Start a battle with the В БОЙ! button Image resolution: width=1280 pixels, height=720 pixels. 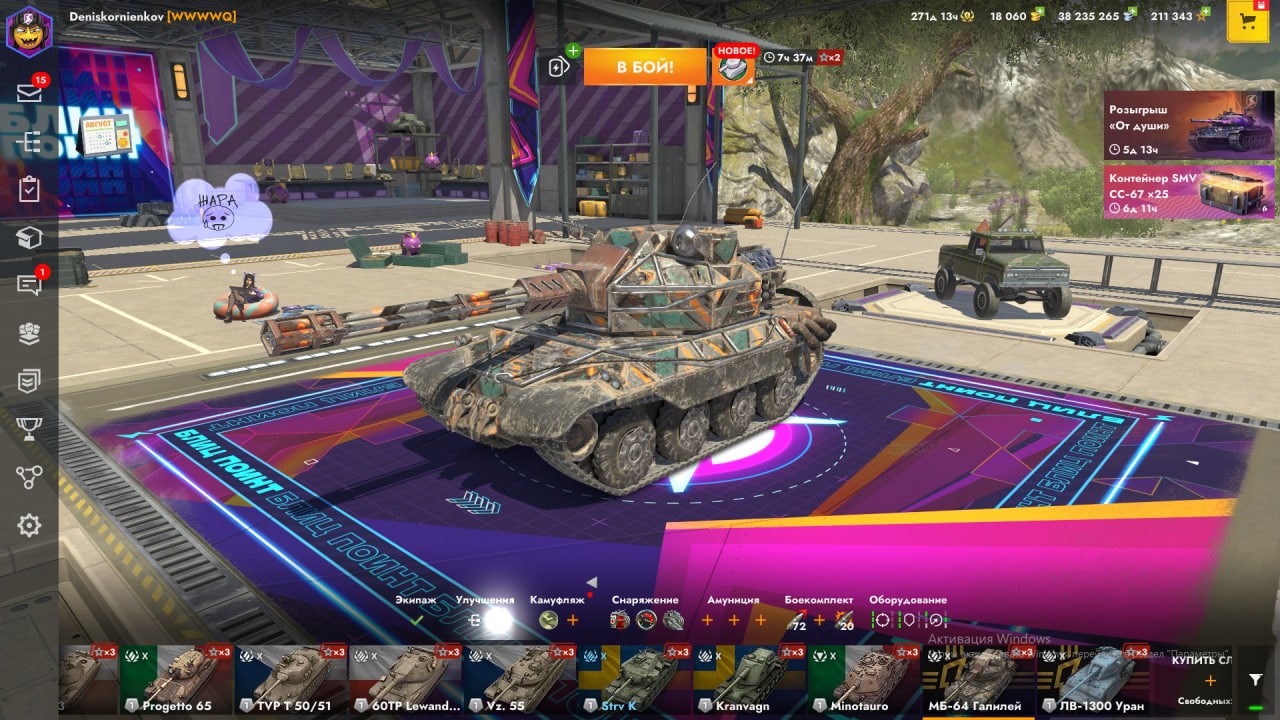644,67
